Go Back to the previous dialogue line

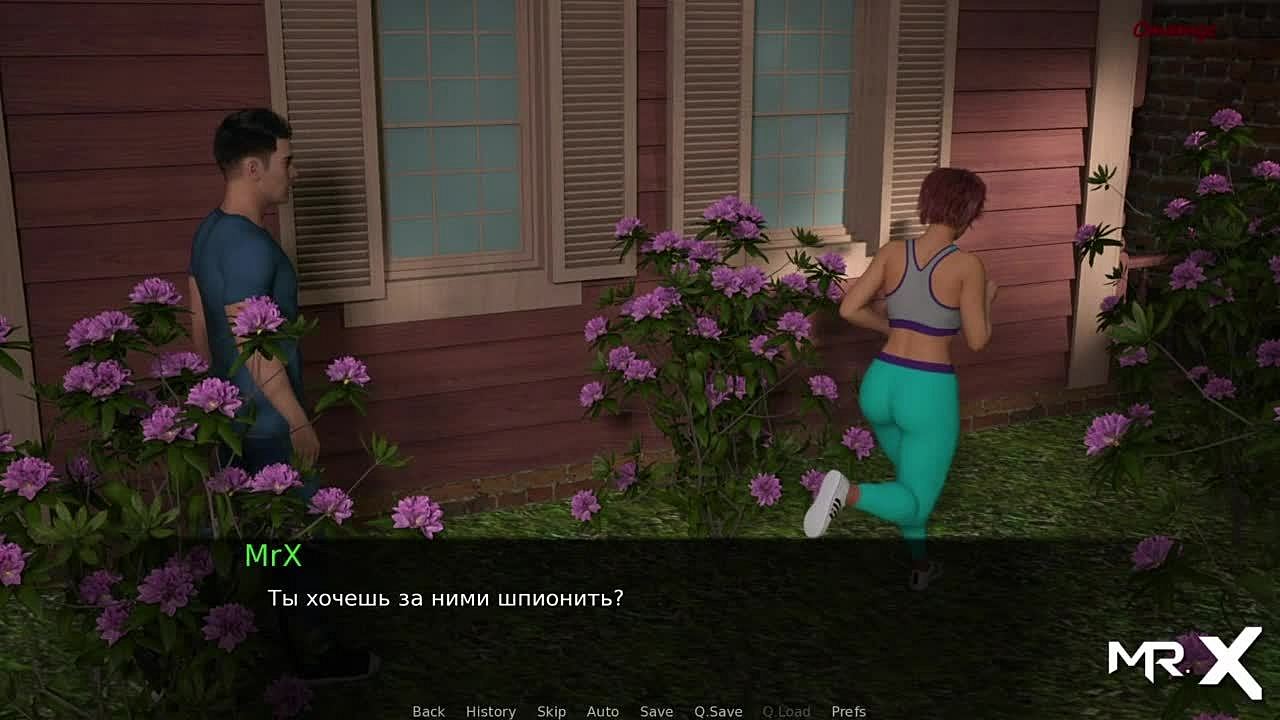(x=428, y=711)
